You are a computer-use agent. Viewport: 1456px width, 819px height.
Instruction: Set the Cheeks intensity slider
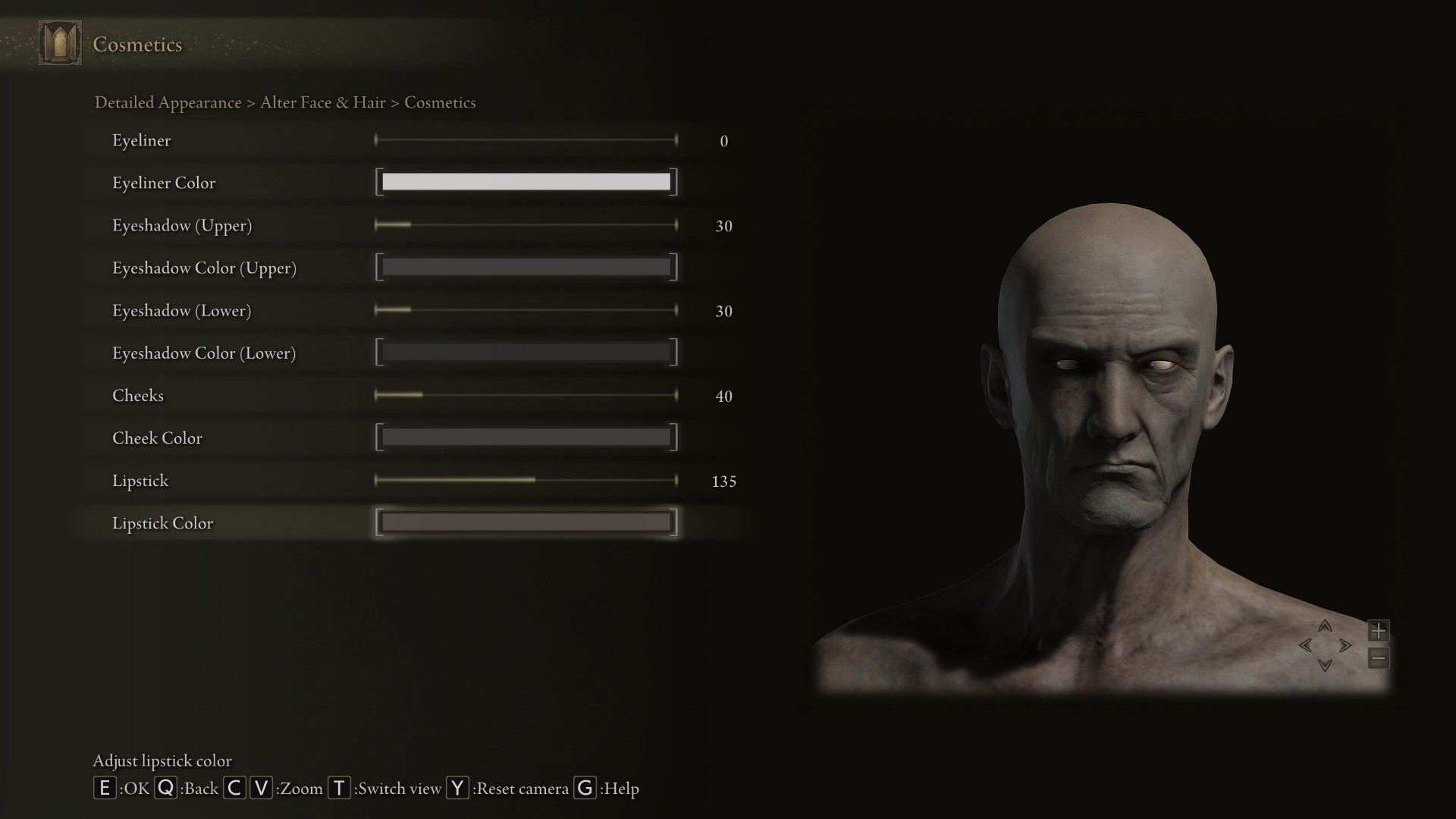526,395
